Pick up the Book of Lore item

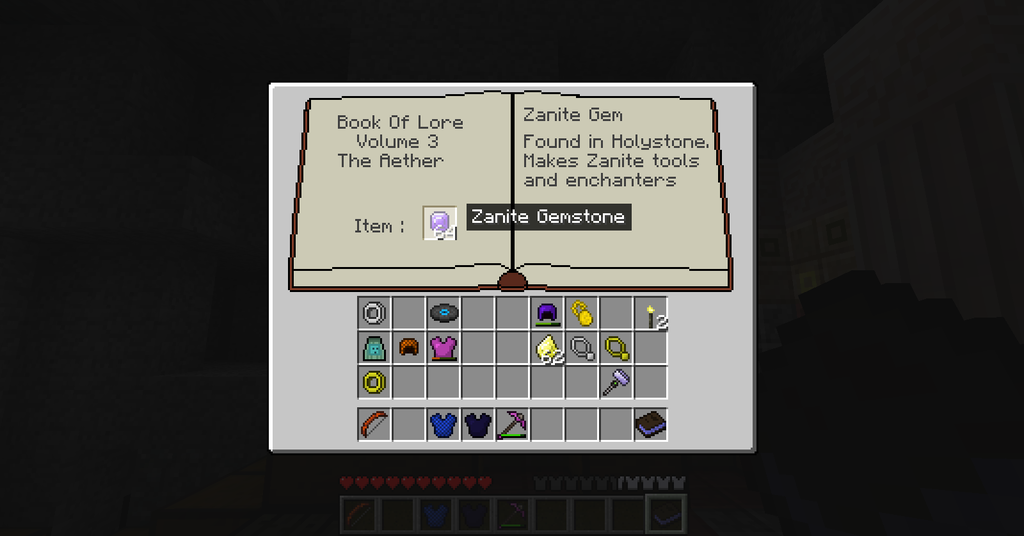pyautogui.click(x=651, y=424)
